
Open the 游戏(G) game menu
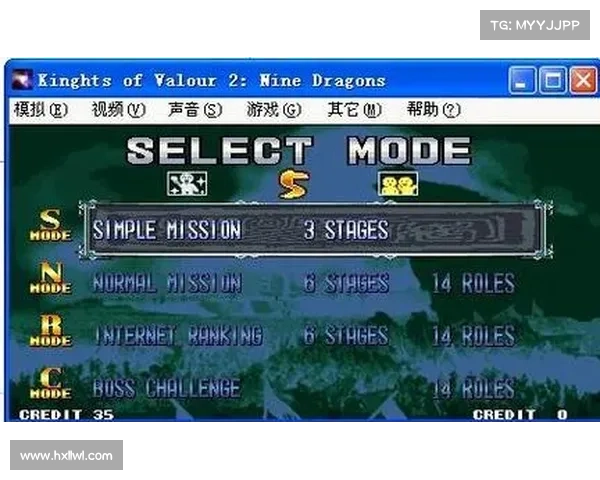(x=274, y=110)
